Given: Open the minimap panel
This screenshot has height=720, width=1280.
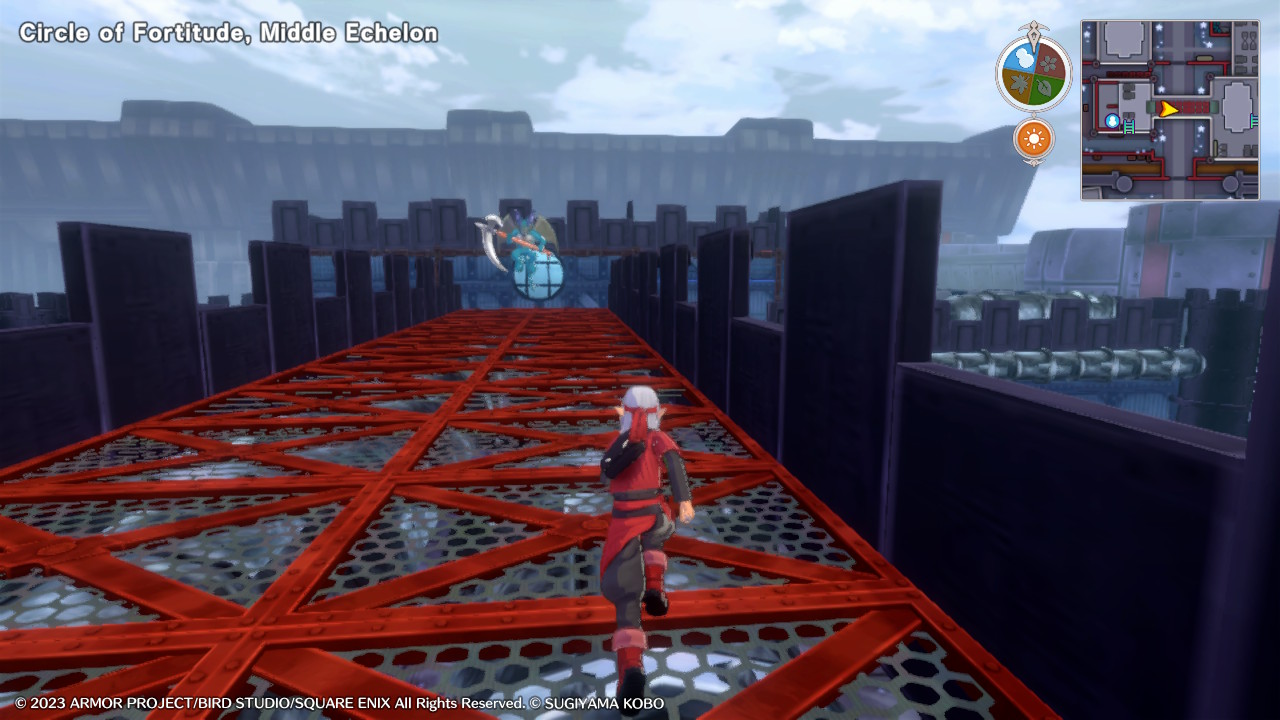Looking at the screenshot, I should [x=1170, y=105].
